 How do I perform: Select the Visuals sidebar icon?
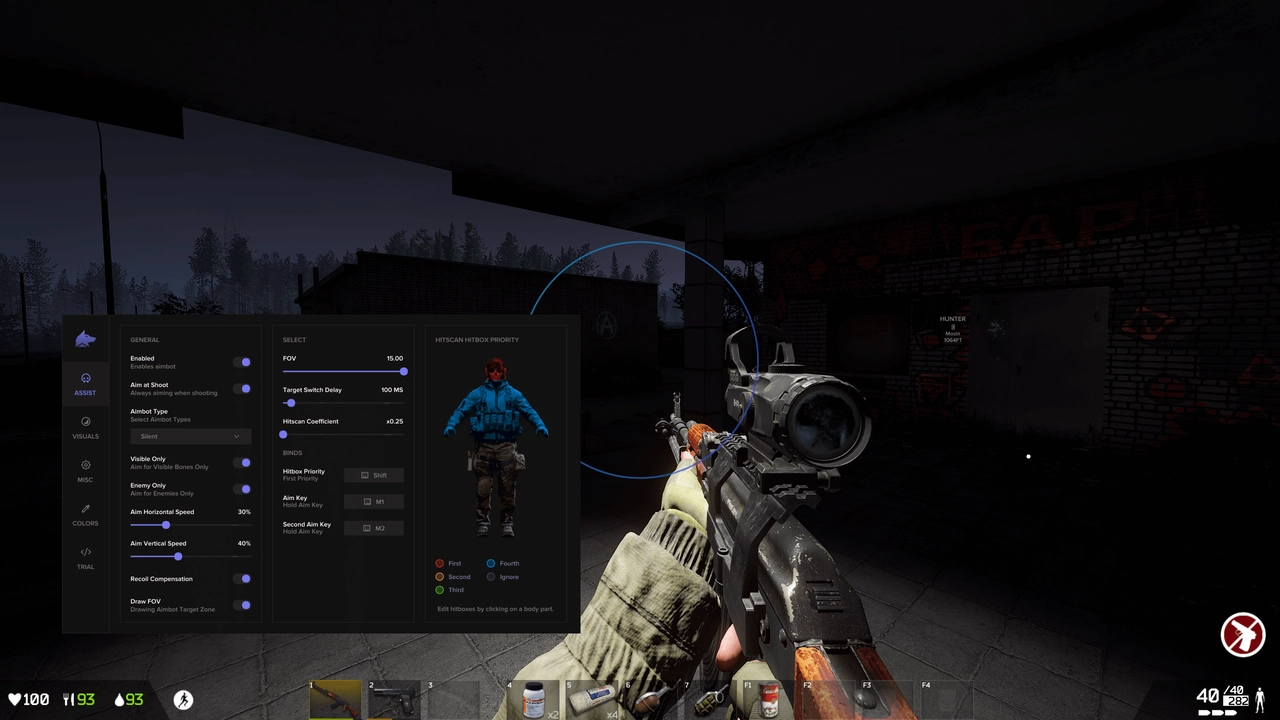[85, 421]
